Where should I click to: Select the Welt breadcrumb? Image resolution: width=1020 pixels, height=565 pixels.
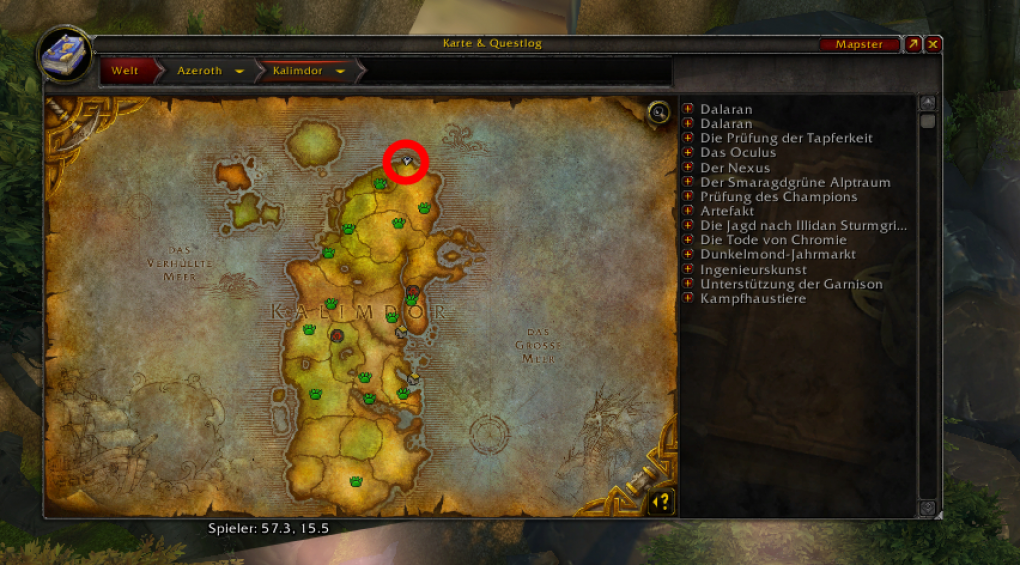tap(125, 71)
